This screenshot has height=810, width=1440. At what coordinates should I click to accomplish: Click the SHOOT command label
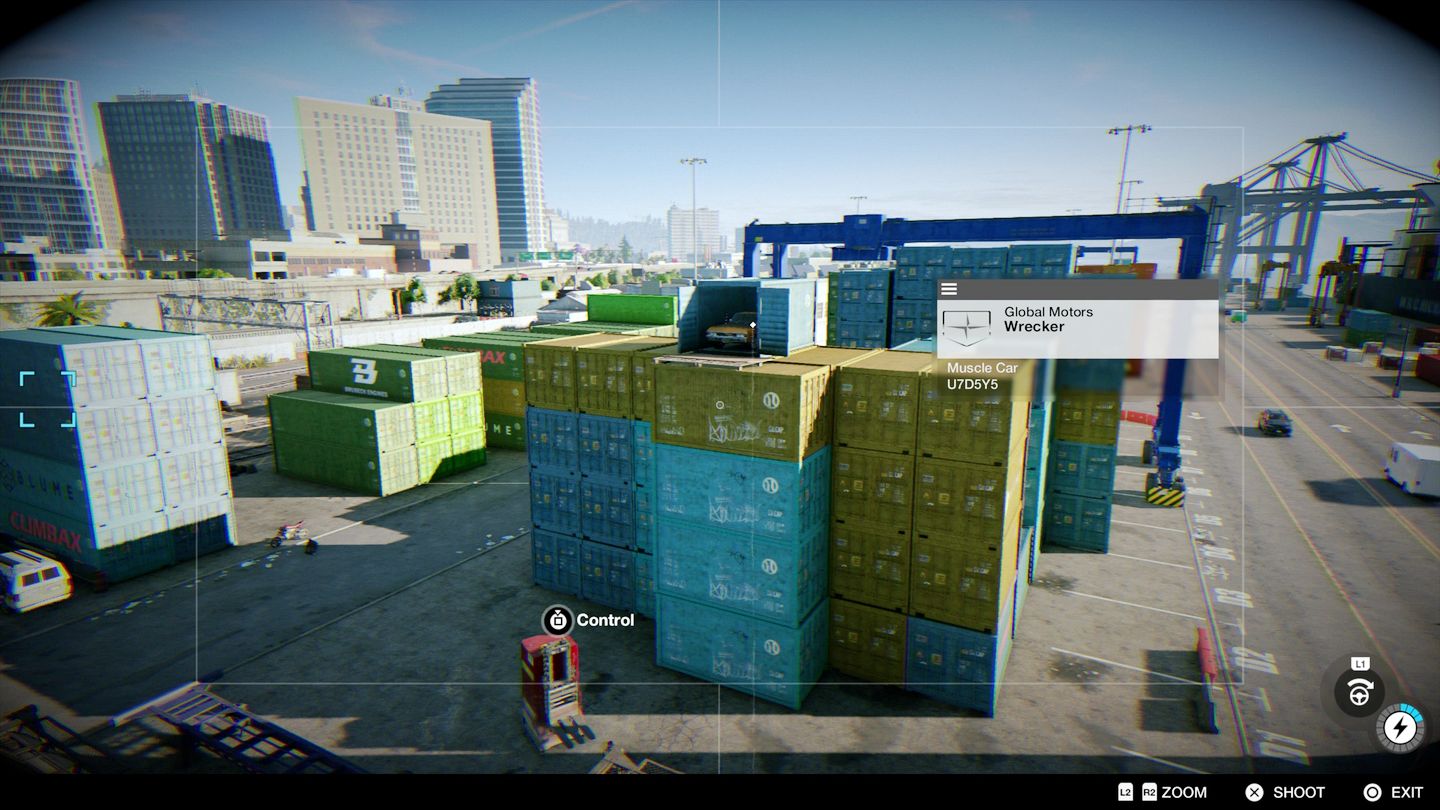click(x=1297, y=793)
